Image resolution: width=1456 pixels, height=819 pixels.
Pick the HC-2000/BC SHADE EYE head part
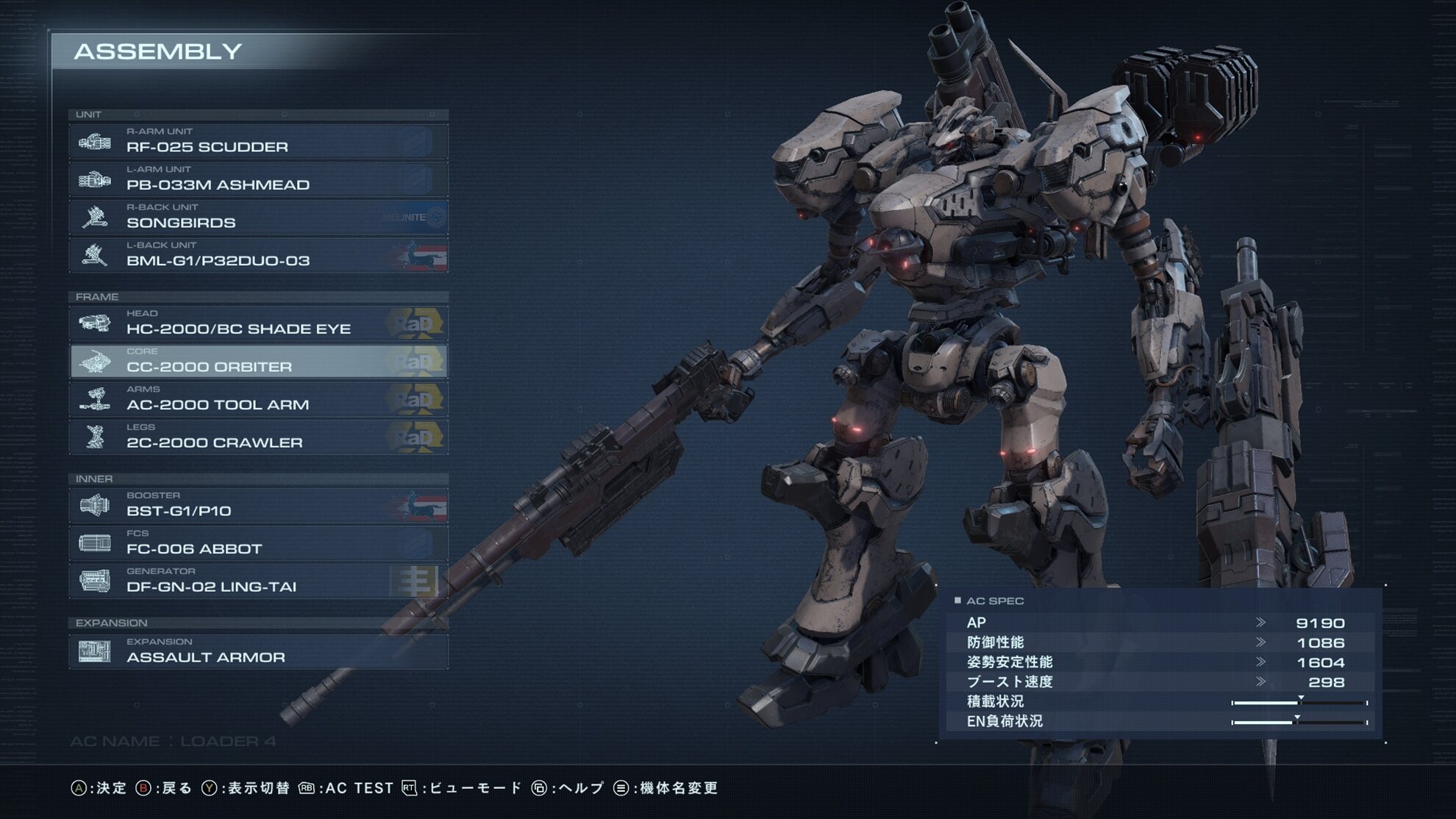(x=258, y=323)
